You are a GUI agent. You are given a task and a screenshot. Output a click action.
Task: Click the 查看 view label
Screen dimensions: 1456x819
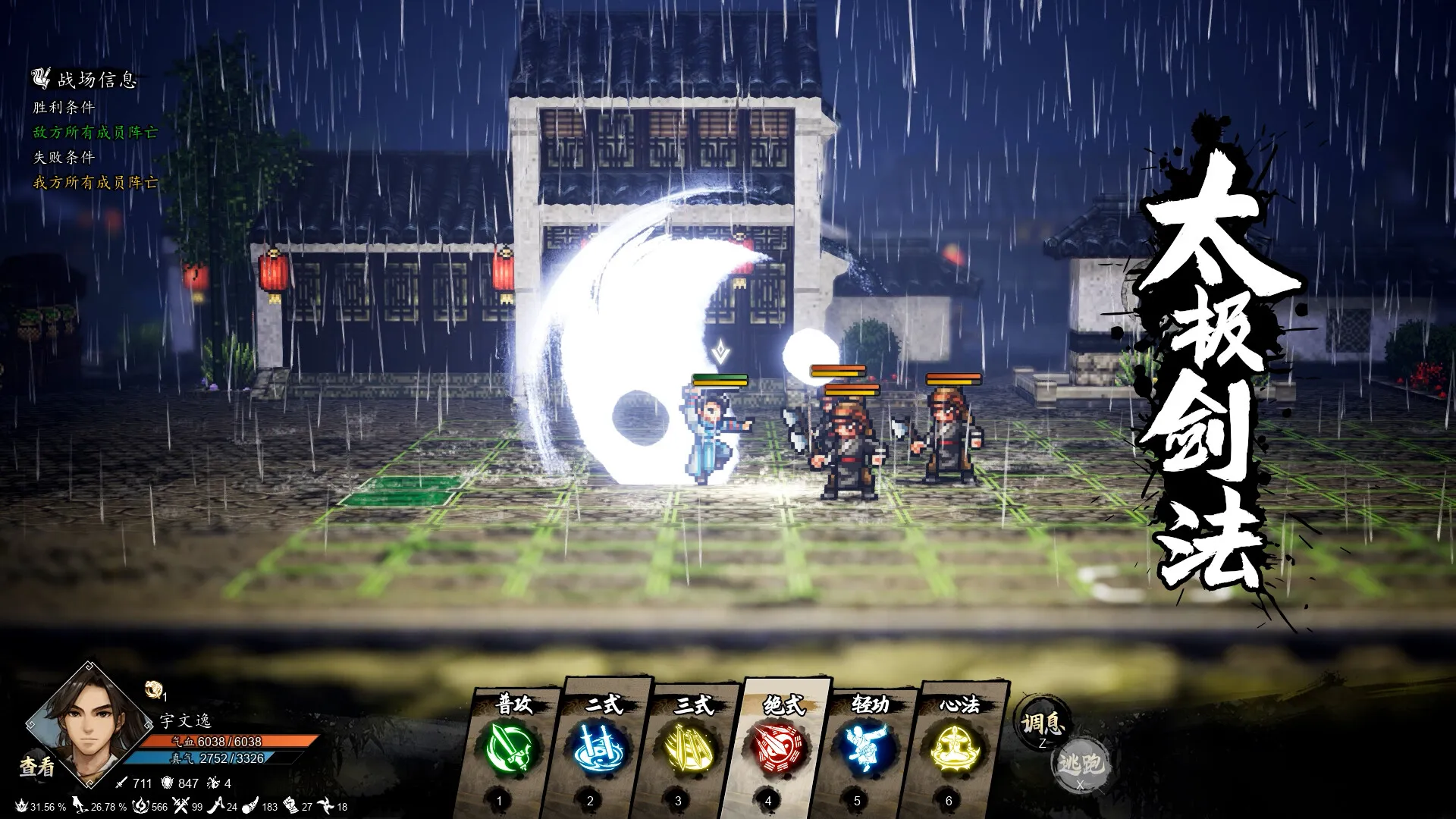tap(36, 766)
